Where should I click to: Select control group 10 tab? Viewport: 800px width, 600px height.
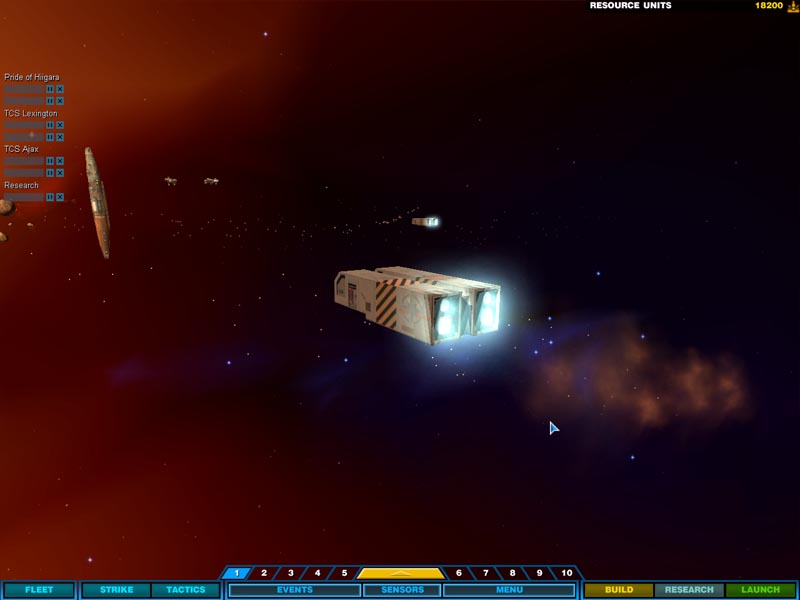pos(567,573)
